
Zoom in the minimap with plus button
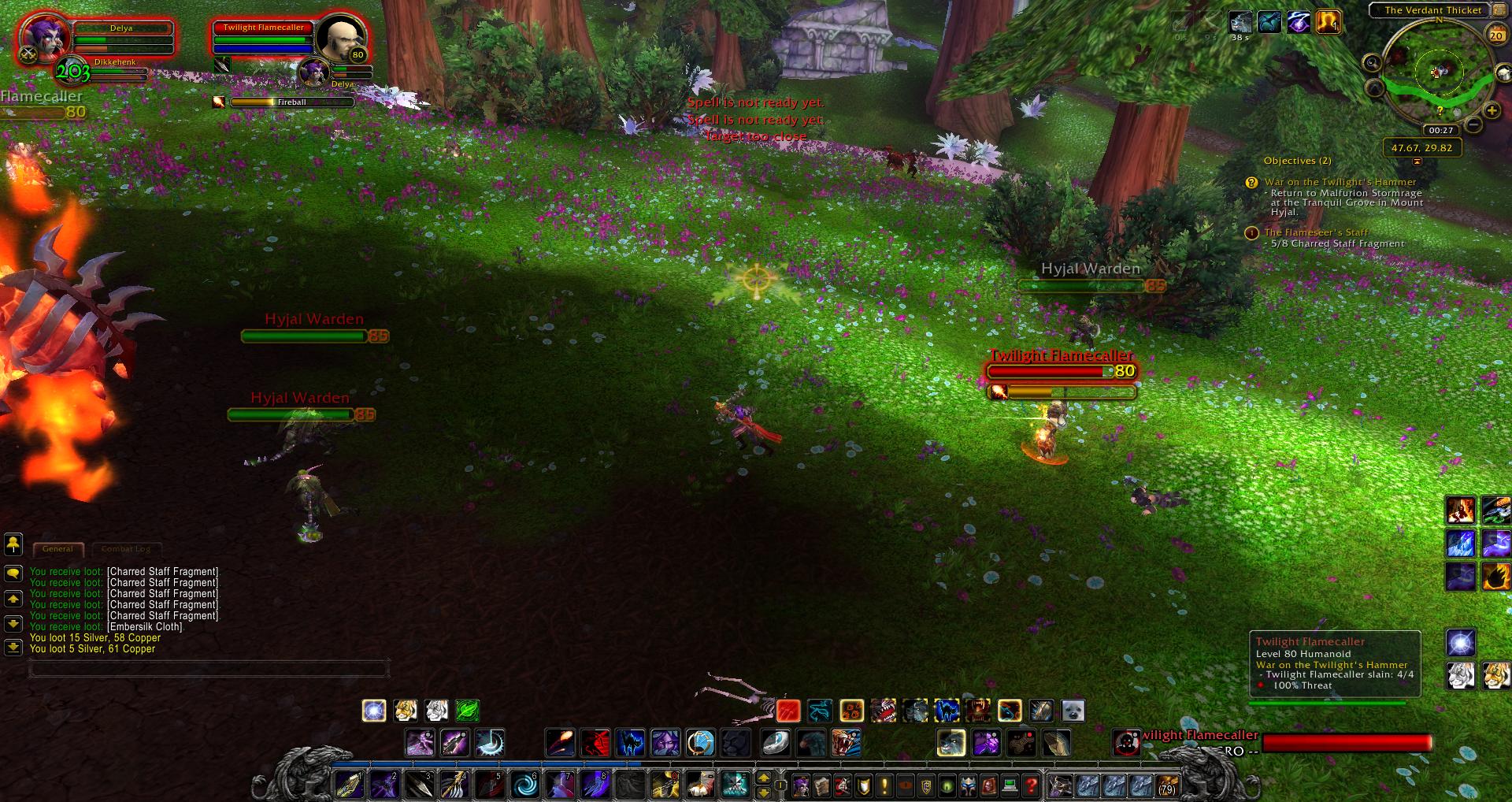click(1491, 111)
